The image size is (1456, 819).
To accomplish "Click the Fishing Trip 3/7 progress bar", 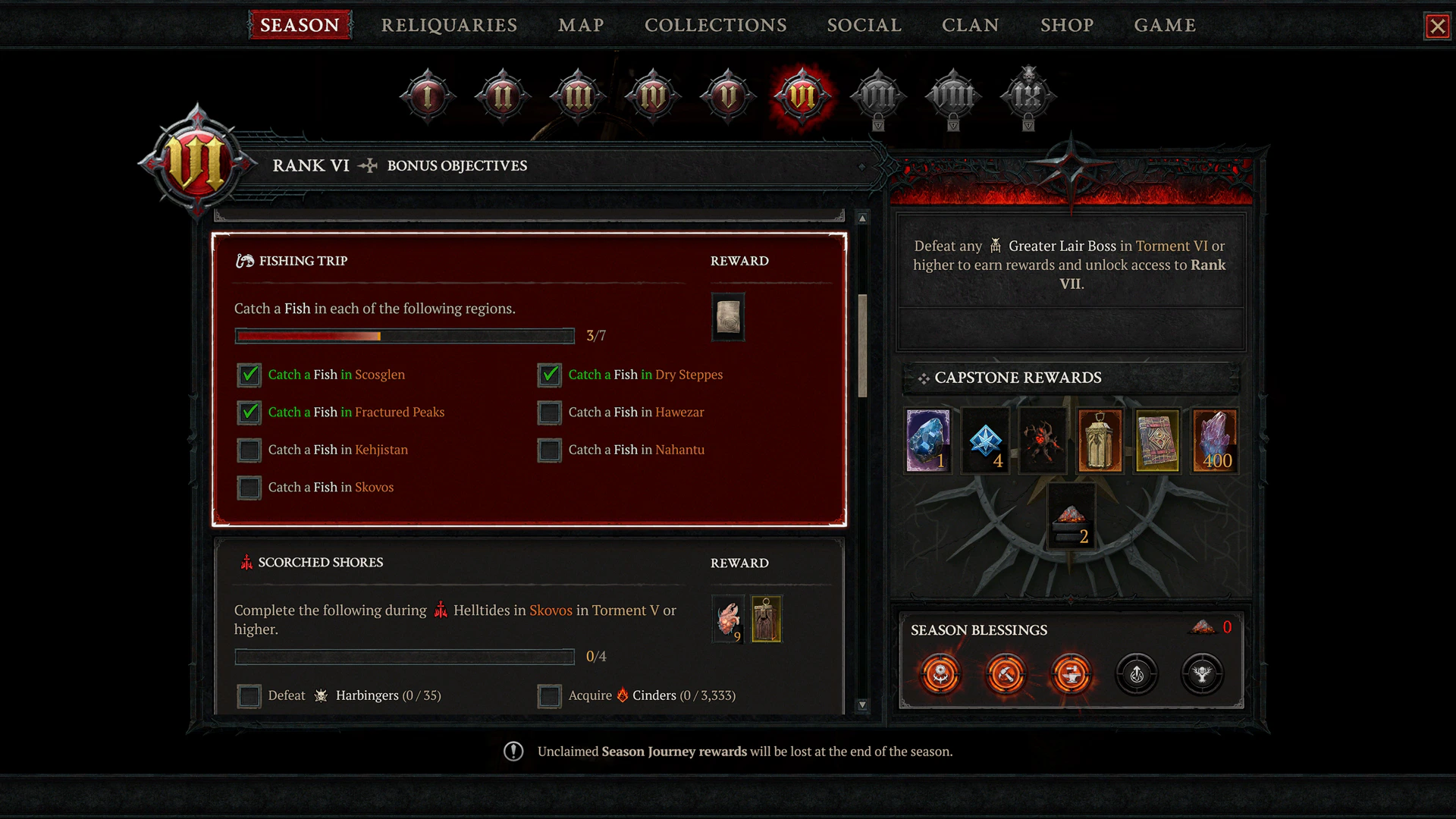I will [x=404, y=336].
